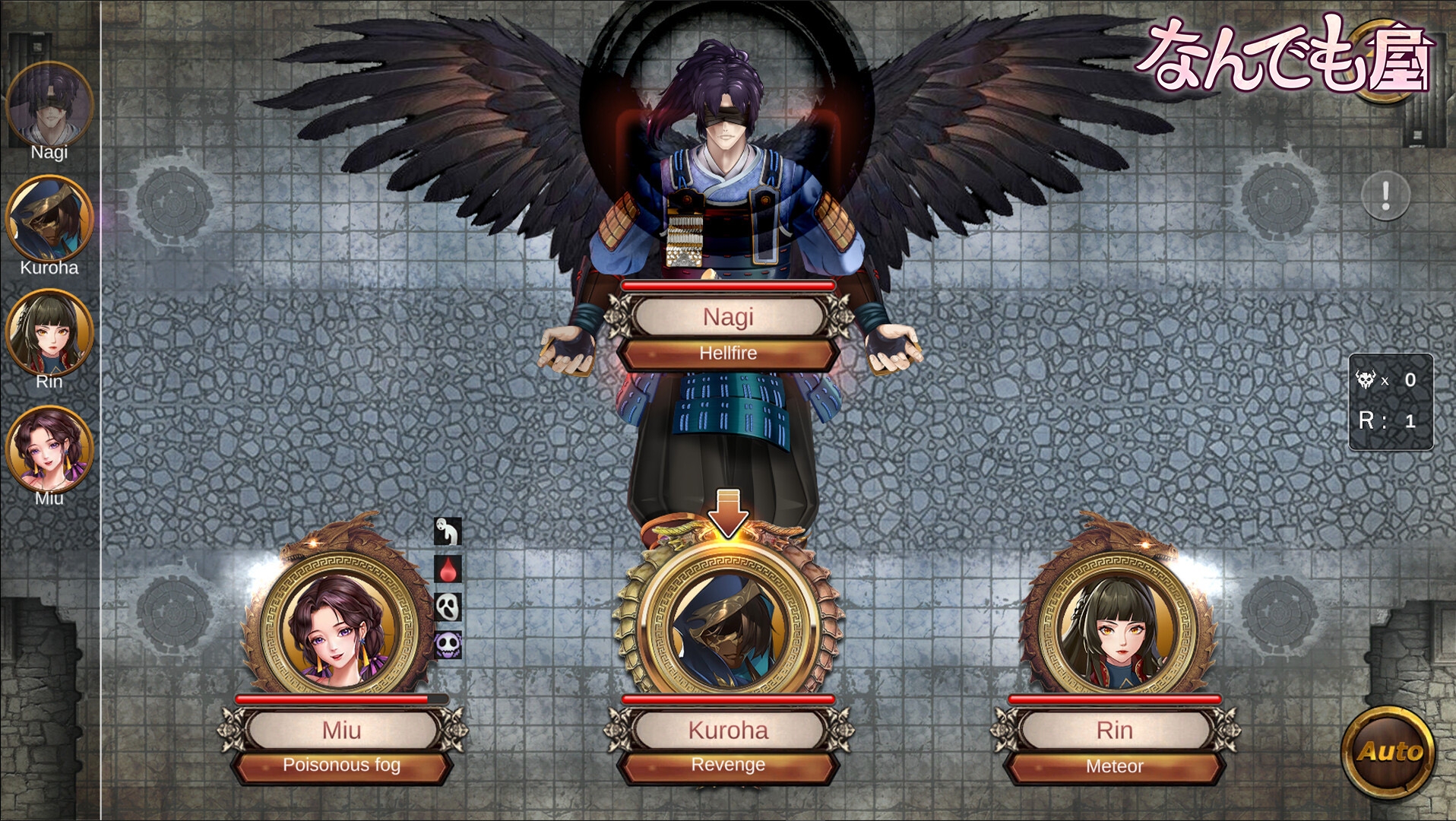This screenshot has width=1456, height=821.
Task: Select Kuroha's active unit medallion
Action: click(x=728, y=620)
